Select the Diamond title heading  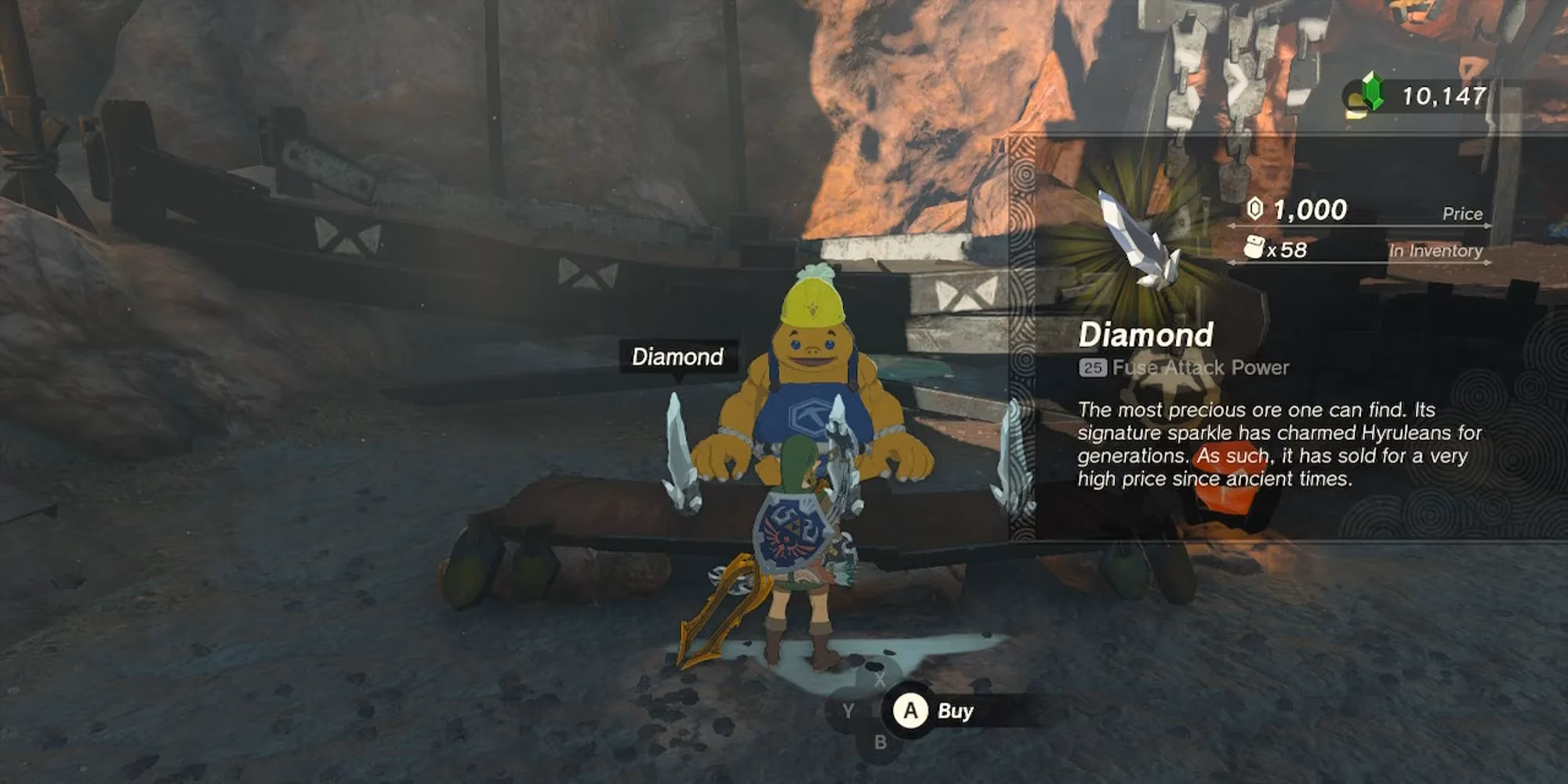coord(1149,336)
